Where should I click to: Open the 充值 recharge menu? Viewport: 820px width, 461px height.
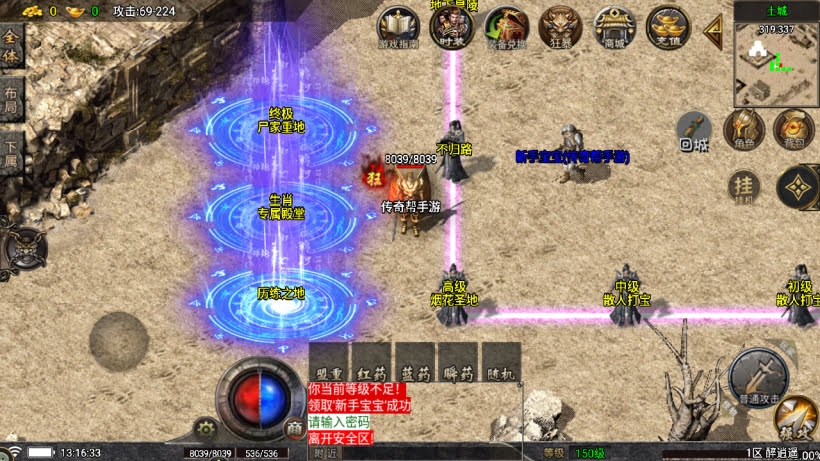point(667,27)
